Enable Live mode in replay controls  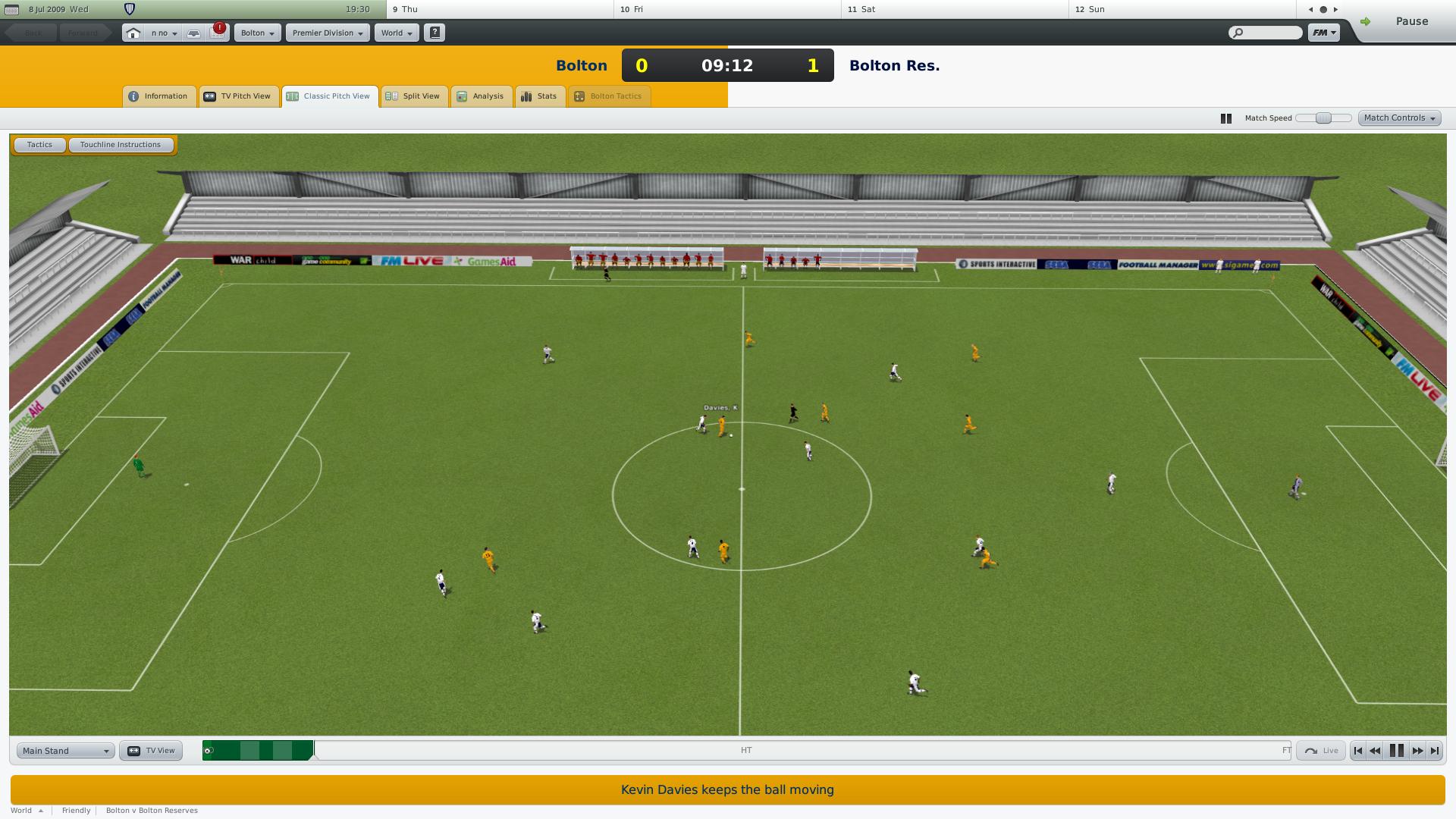click(x=1320, y=750)
